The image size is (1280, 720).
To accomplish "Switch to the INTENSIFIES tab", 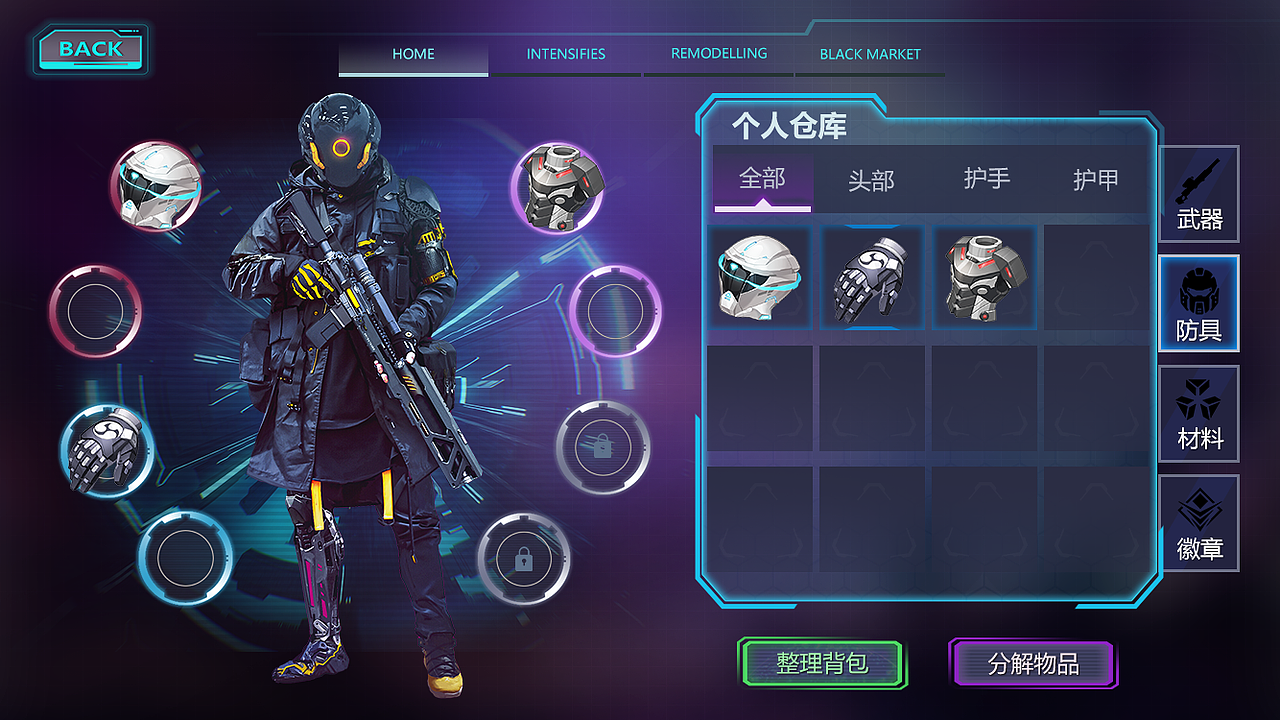I will pos(565,54).
